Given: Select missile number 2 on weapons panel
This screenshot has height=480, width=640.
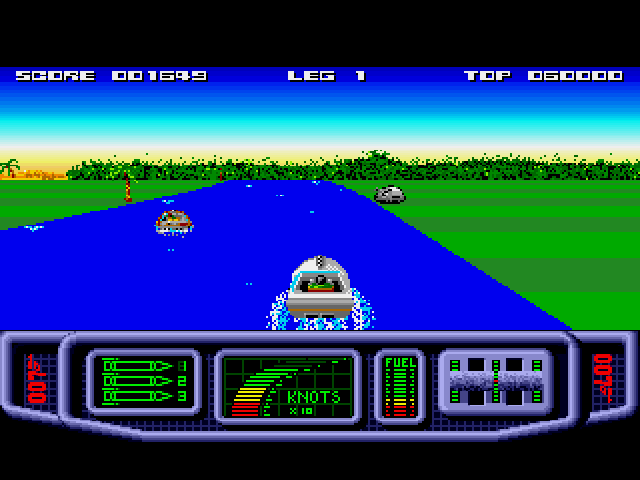Looking at the screenshot, I should pyautogui.click(x=140, y=381).
